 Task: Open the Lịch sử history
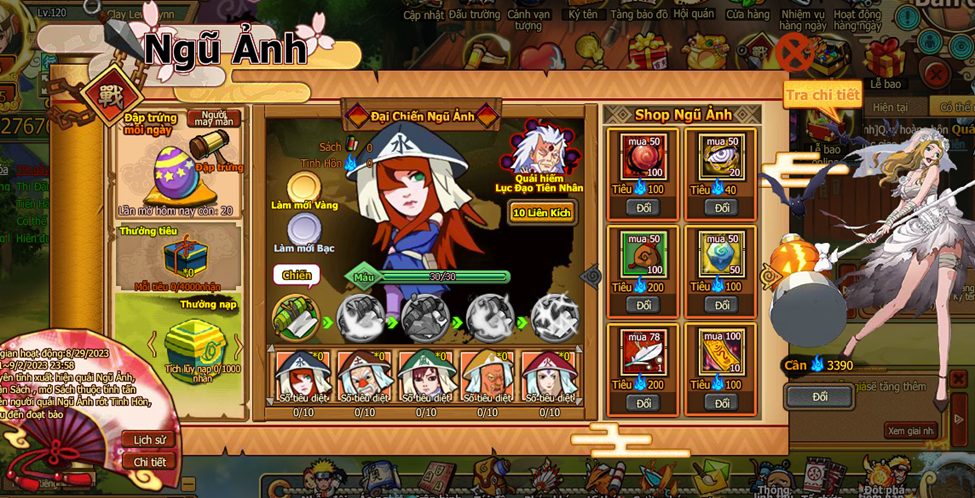pyautogui.click(x=148, y=440)
